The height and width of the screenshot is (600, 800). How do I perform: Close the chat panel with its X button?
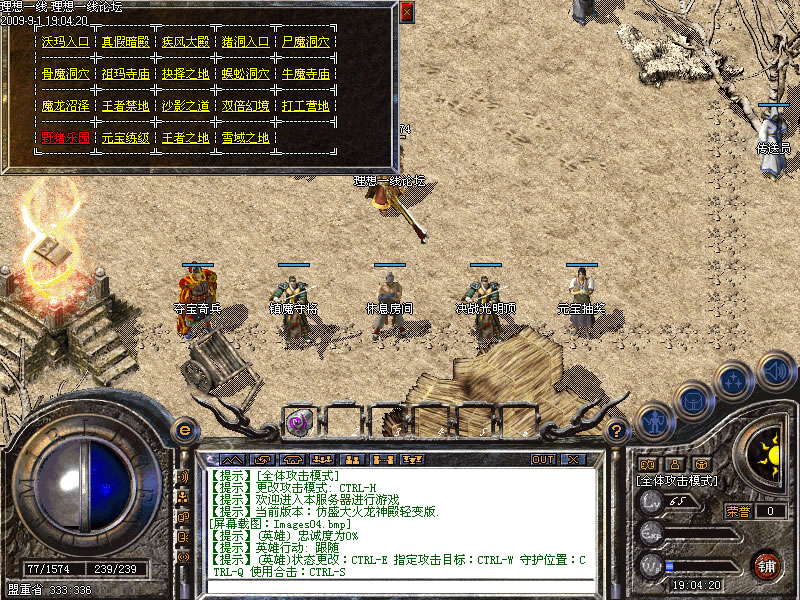click(573, 459)
